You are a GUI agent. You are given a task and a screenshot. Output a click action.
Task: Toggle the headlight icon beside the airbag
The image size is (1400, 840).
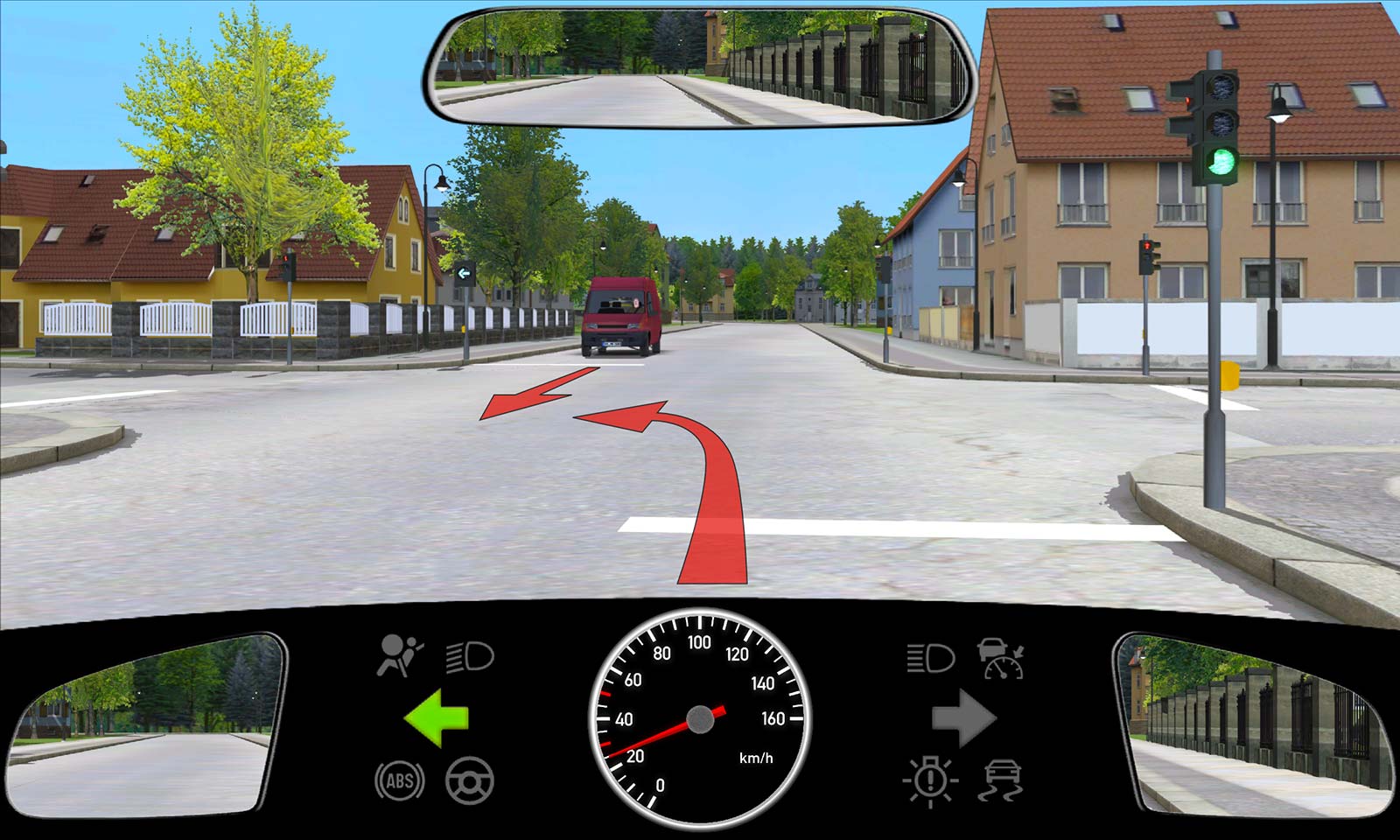[x=470, y=655]
